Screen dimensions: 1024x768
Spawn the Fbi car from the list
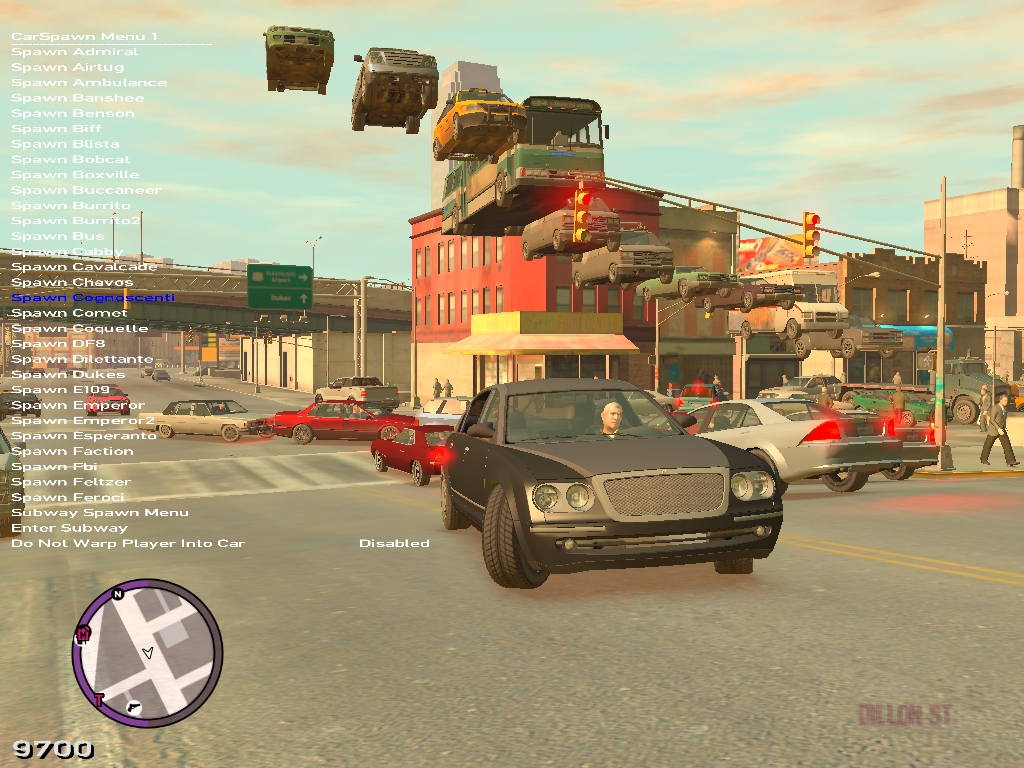54,467
